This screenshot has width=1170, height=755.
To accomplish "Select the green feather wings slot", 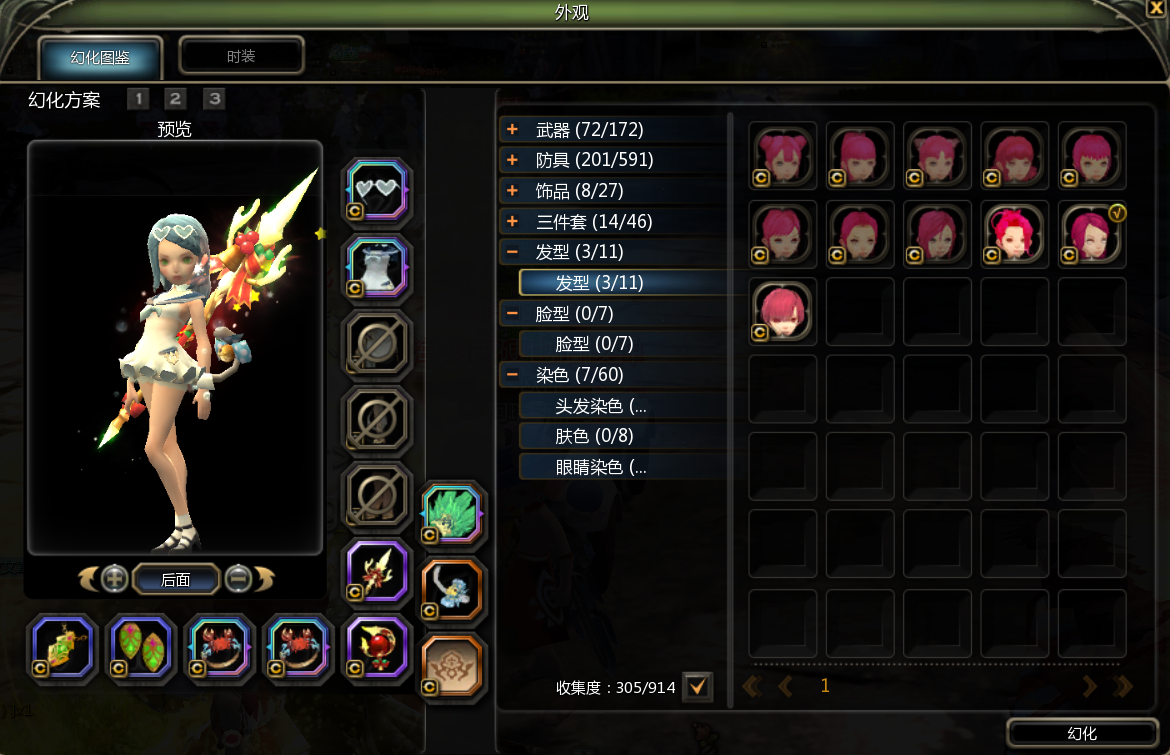I will pos(454,514).
